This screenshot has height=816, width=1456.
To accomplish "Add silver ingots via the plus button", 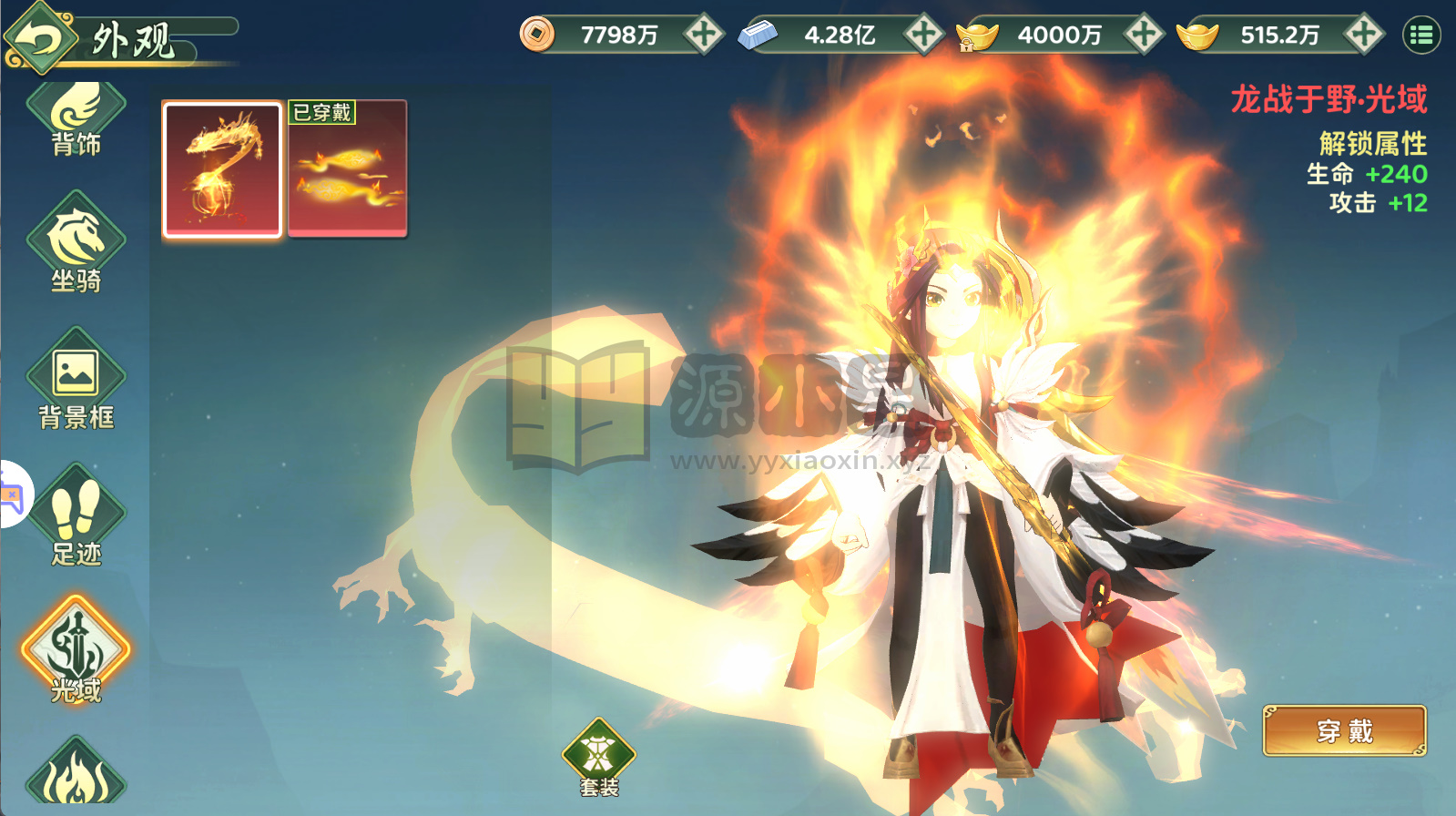I will 924,33.
